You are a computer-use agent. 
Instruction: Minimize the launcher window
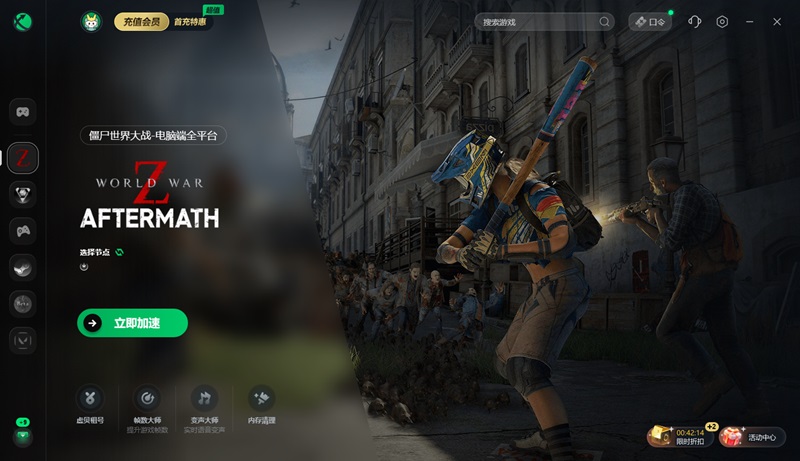749,21
